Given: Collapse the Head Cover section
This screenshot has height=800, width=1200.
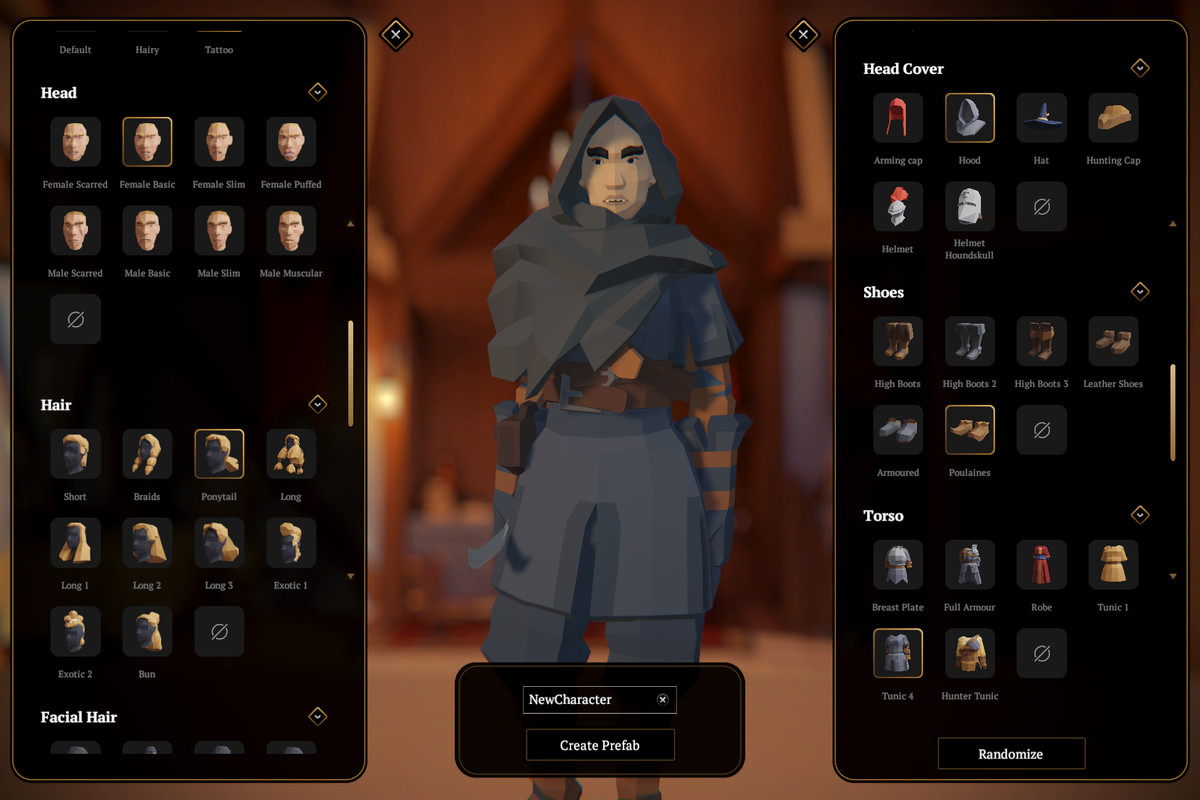Looking at the screenshot, I should pos(1140,68).
